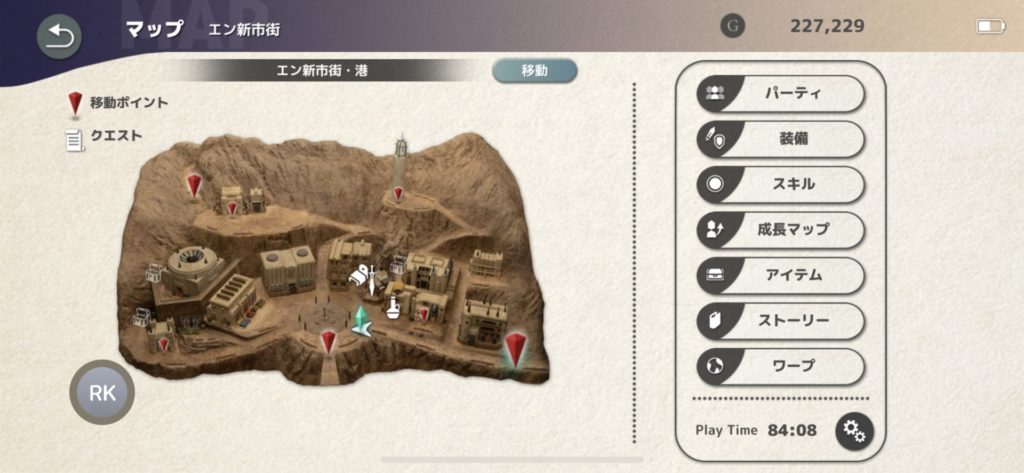The height and width of the screenshot is (473, 1024).
Task: Select the スキル skill menu
Action: coord(780,184)
